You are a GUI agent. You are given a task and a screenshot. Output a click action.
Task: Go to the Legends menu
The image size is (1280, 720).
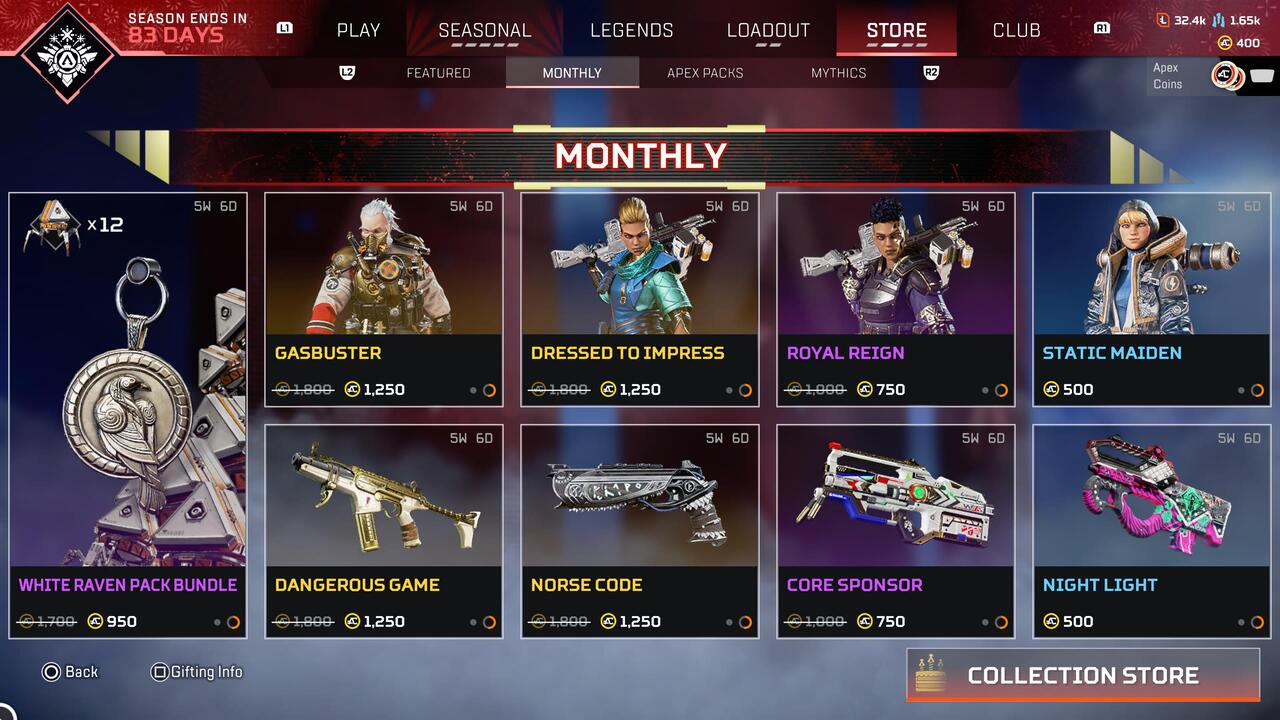point(631,30)
